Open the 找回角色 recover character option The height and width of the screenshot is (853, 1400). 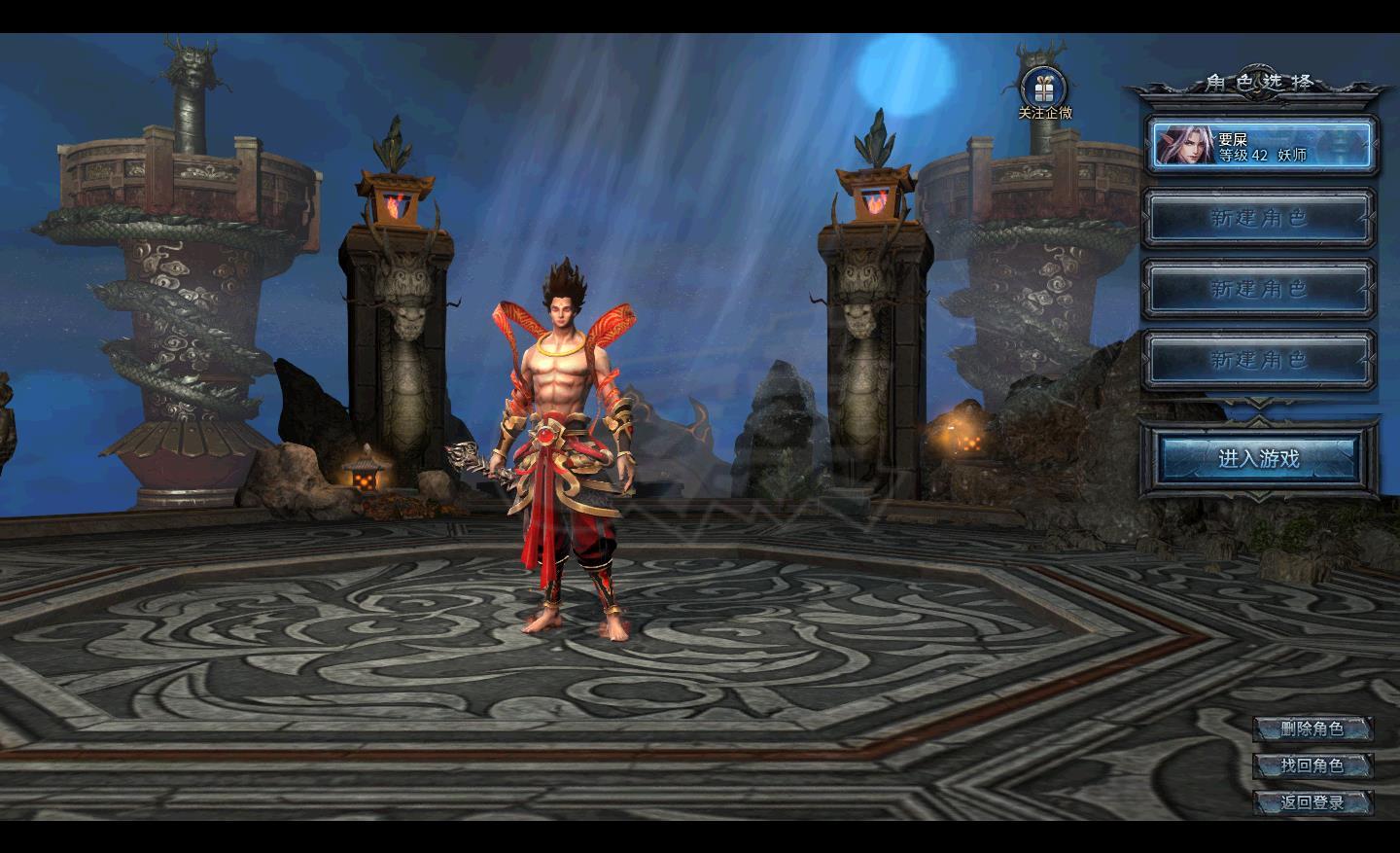(1312, 765)
